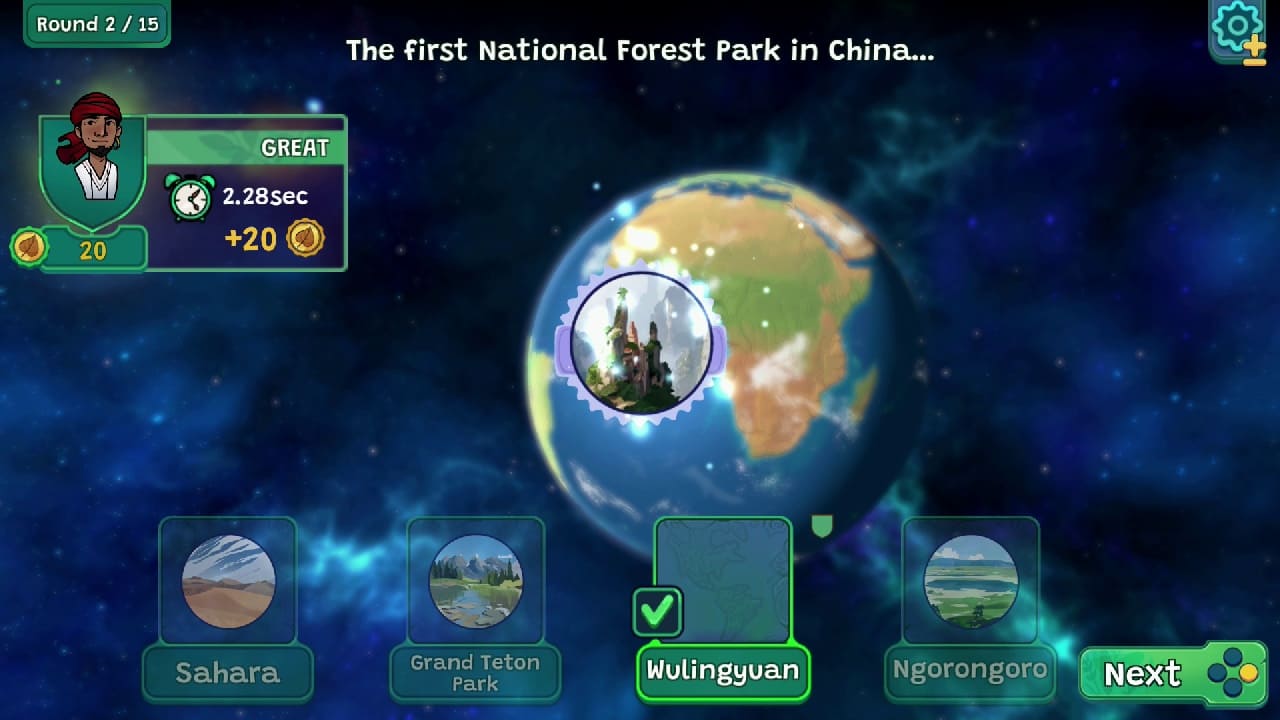
Task: Click the Round 2/15 indicator
Action: click(x=96, y=24)
